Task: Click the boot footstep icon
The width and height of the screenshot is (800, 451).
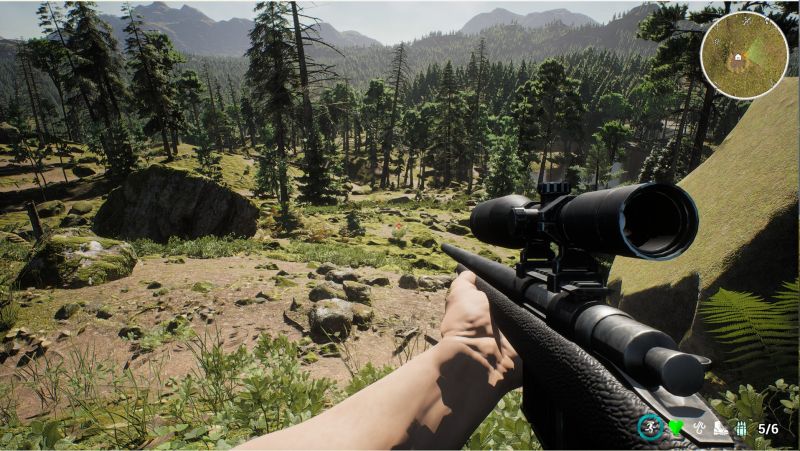Action: pyautogui.click(x=720, y=428)
